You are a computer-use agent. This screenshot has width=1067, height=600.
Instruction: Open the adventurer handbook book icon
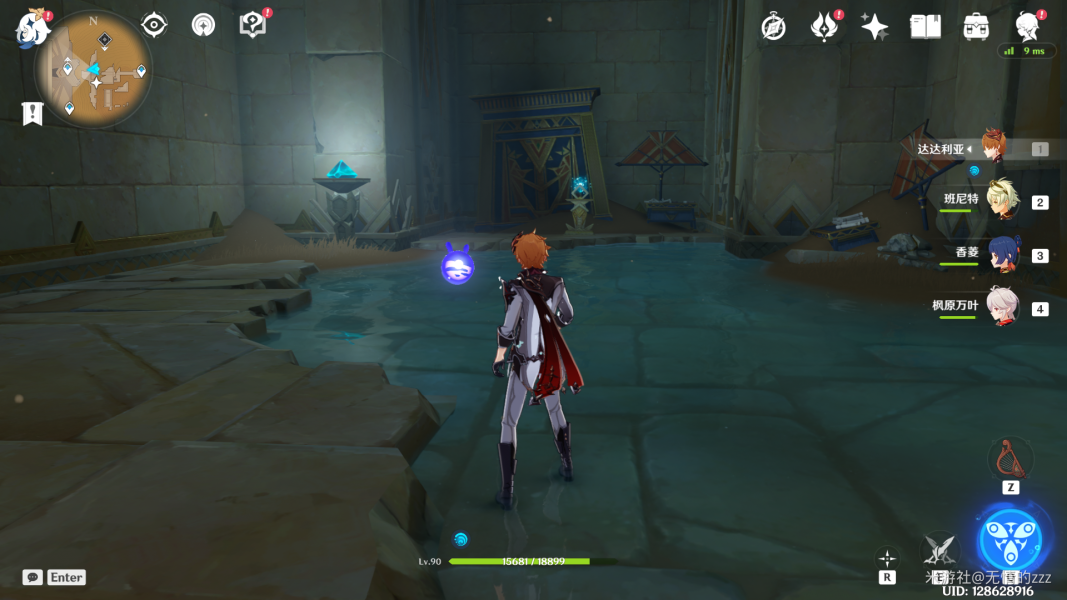coord(925,27)
